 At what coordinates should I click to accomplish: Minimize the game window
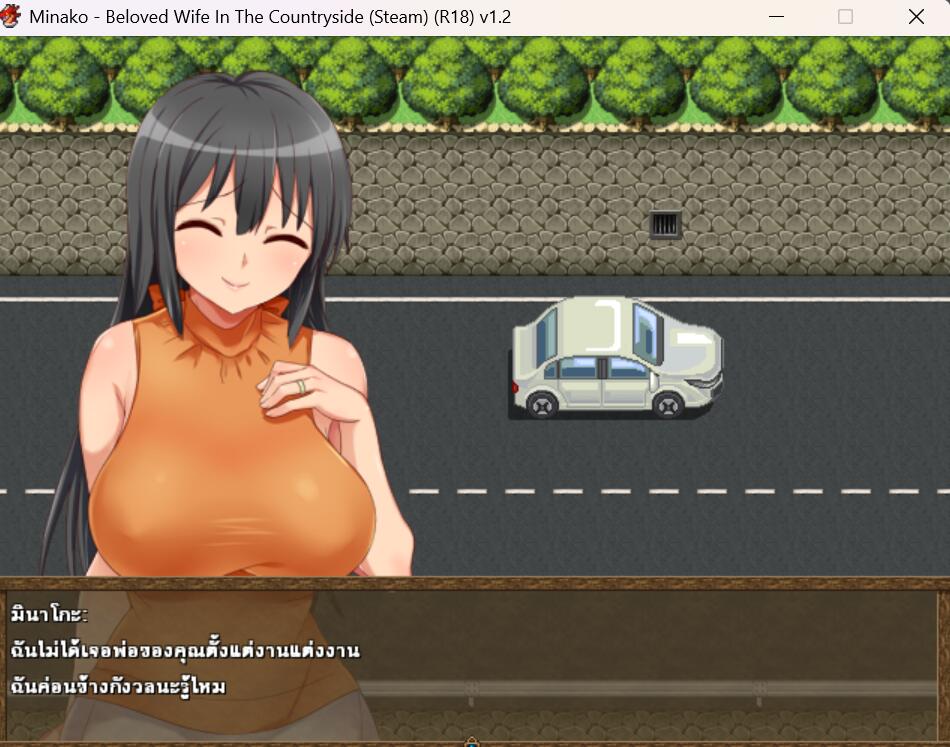(777, 17)
